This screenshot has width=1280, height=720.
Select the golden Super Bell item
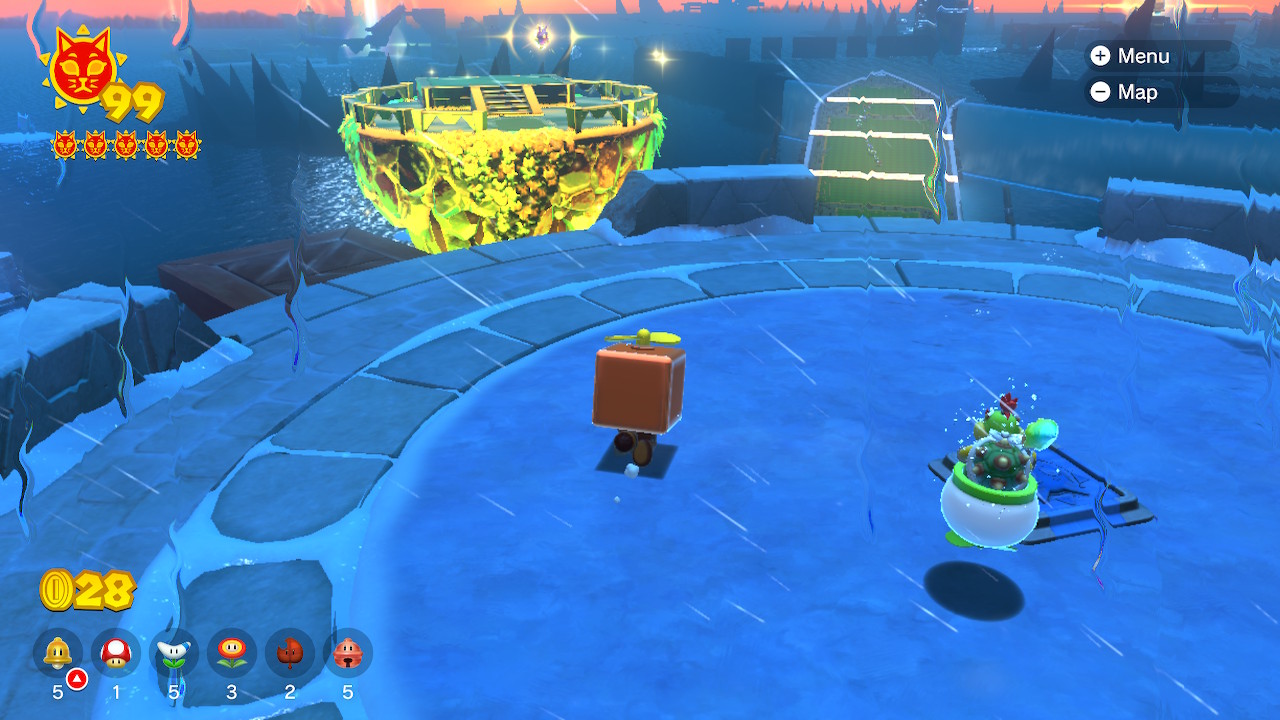[58, 653]
